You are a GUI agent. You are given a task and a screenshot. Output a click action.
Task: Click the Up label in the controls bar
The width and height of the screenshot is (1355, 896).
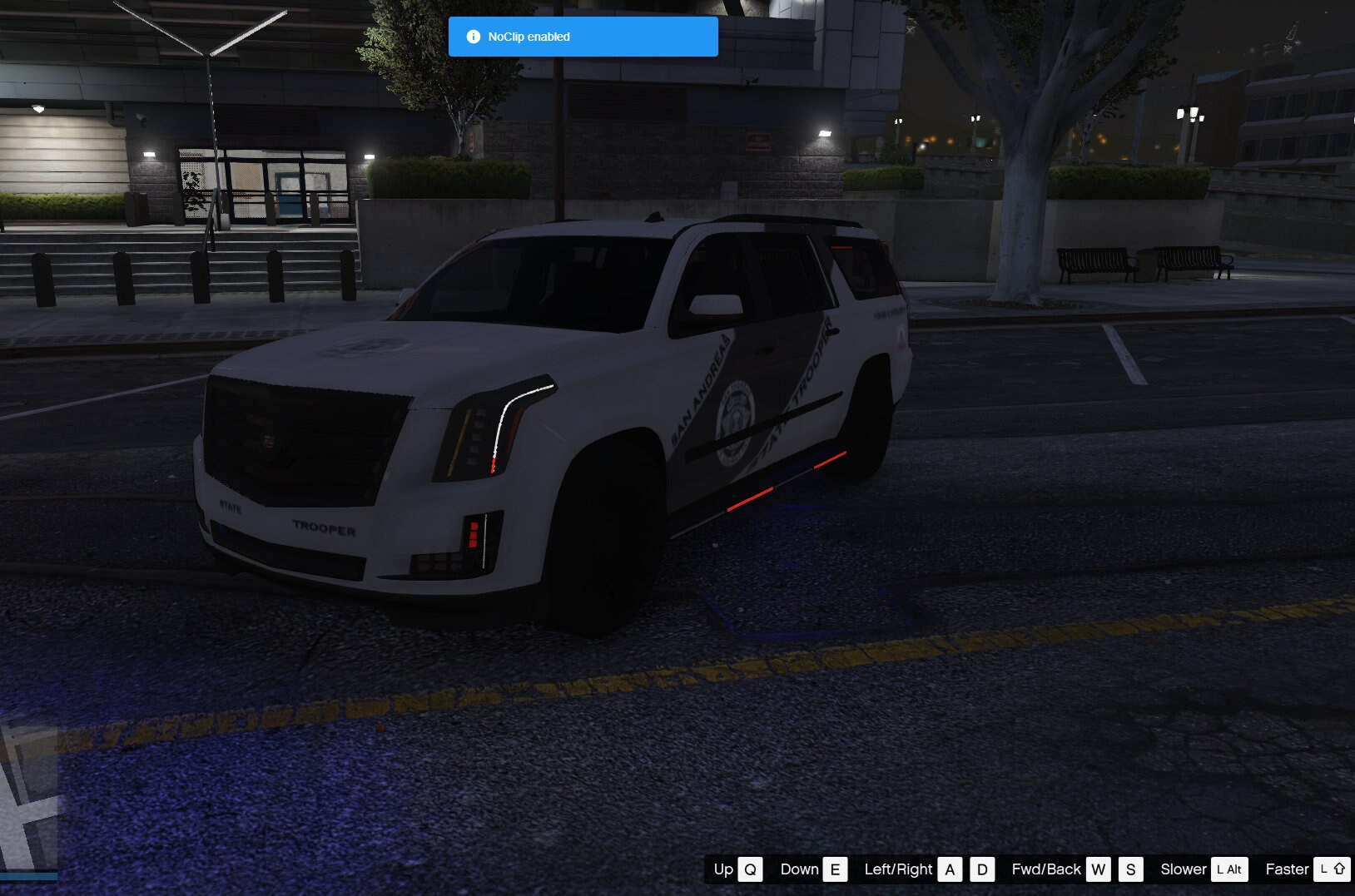(722, 869)
